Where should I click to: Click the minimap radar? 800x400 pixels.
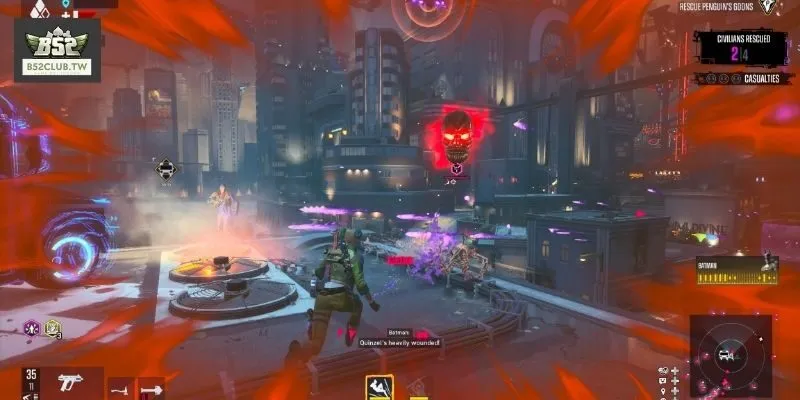point(728,353)
